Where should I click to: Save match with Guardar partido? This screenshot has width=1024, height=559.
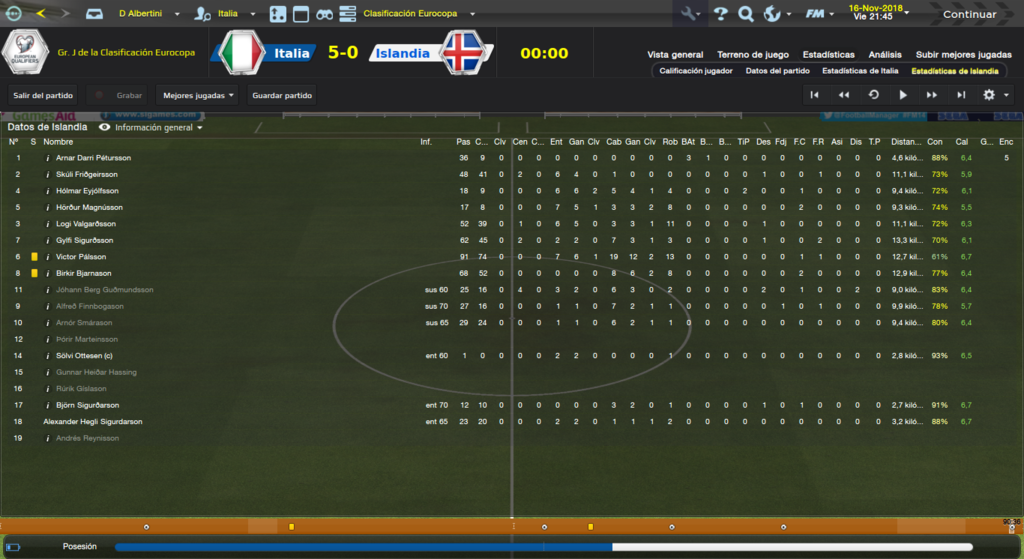[282, 95]
